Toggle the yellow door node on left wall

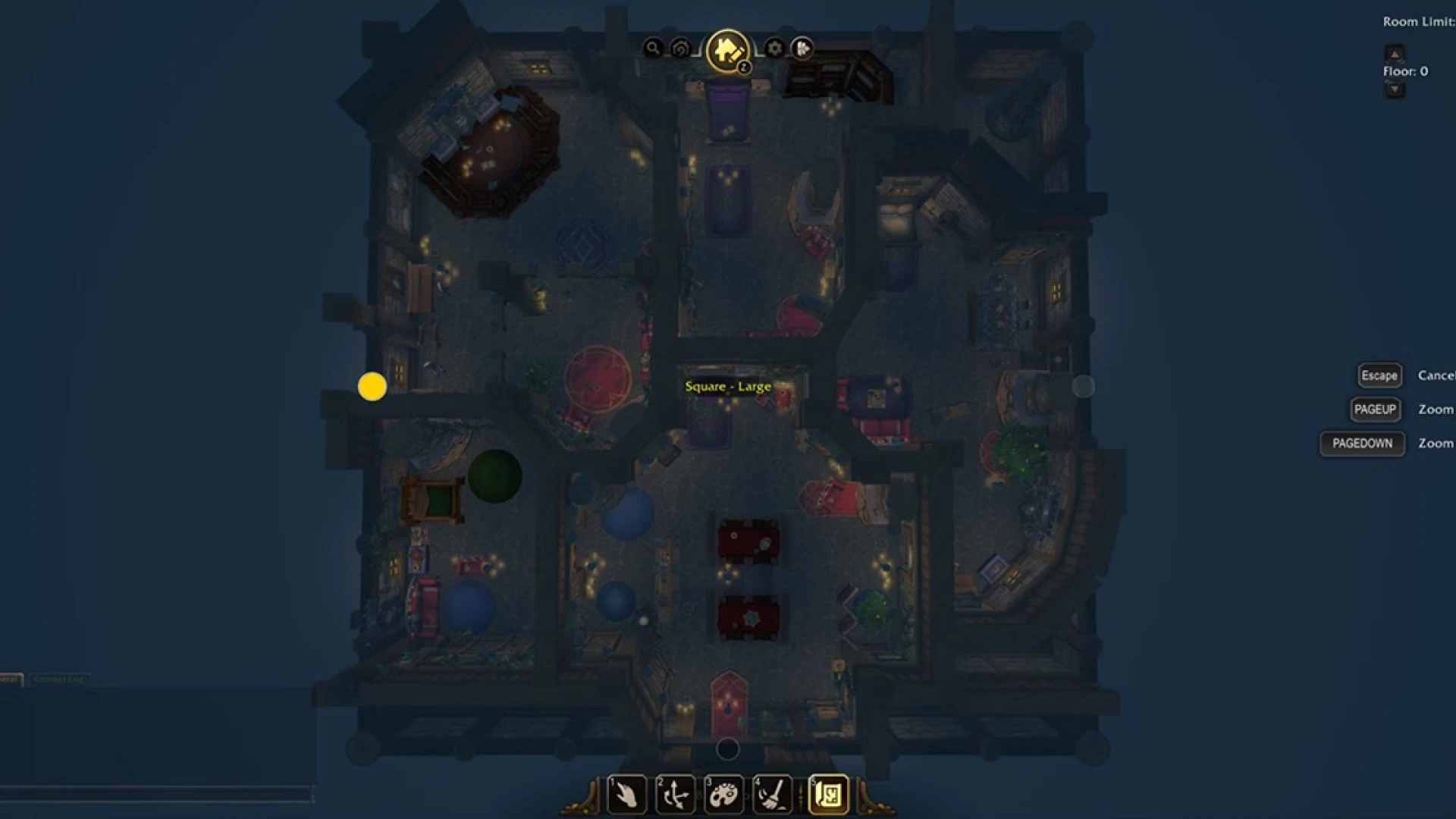point(371,386)
